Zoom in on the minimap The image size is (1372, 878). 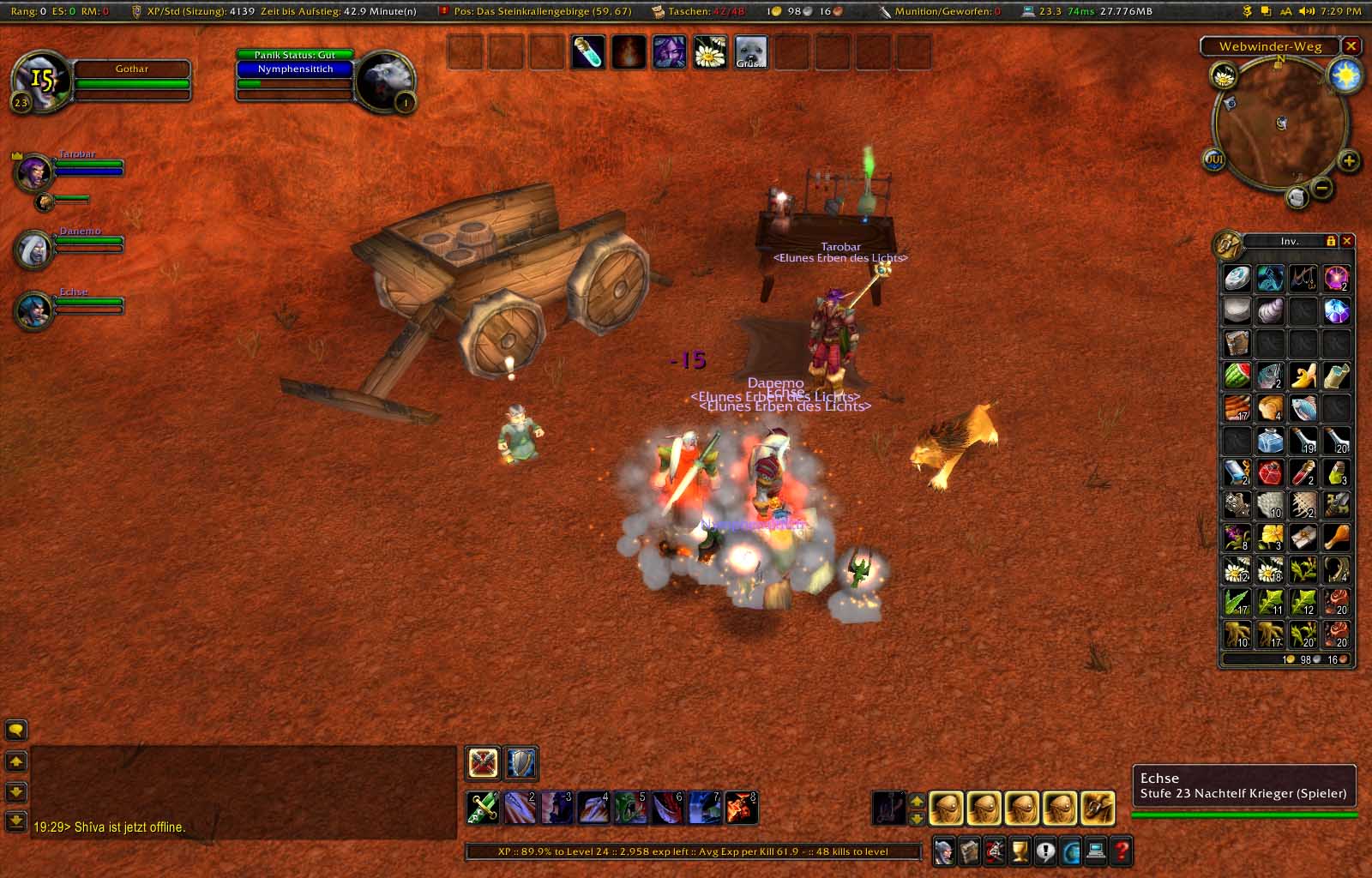[x=1349, y=160]
